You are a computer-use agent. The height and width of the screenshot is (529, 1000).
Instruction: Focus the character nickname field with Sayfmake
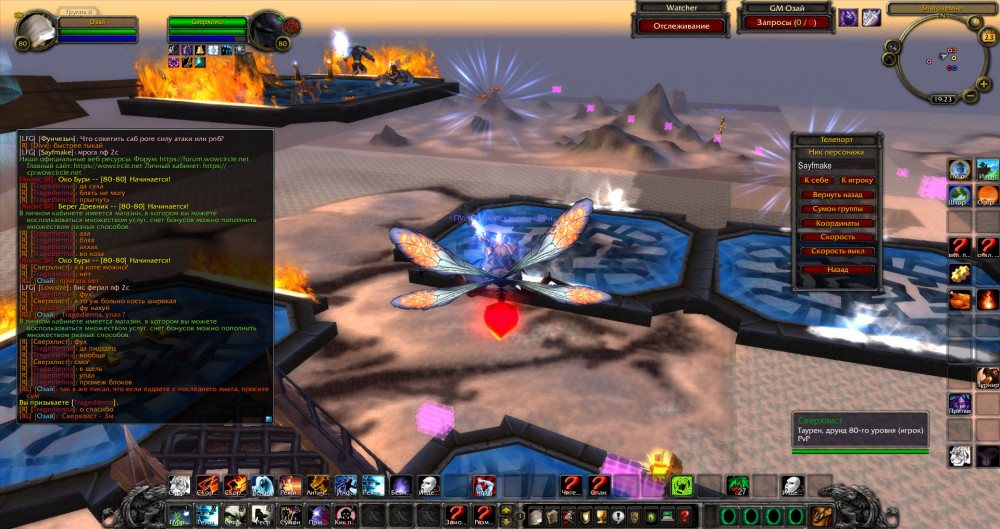pyautogui.click(x=836, y=164)
